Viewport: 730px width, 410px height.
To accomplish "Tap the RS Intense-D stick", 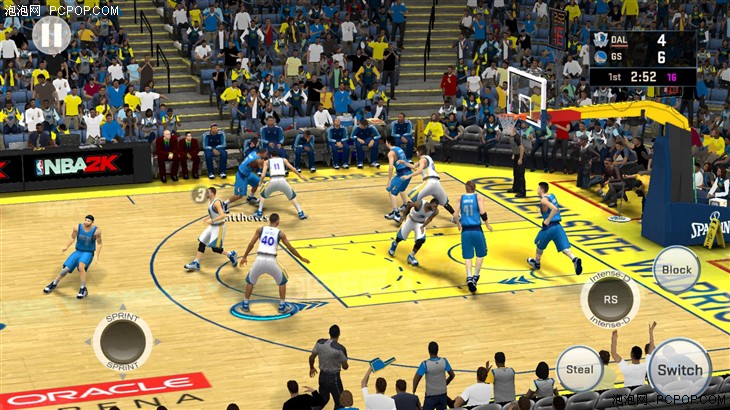I will pyautogui.click(x=610, y=297).
